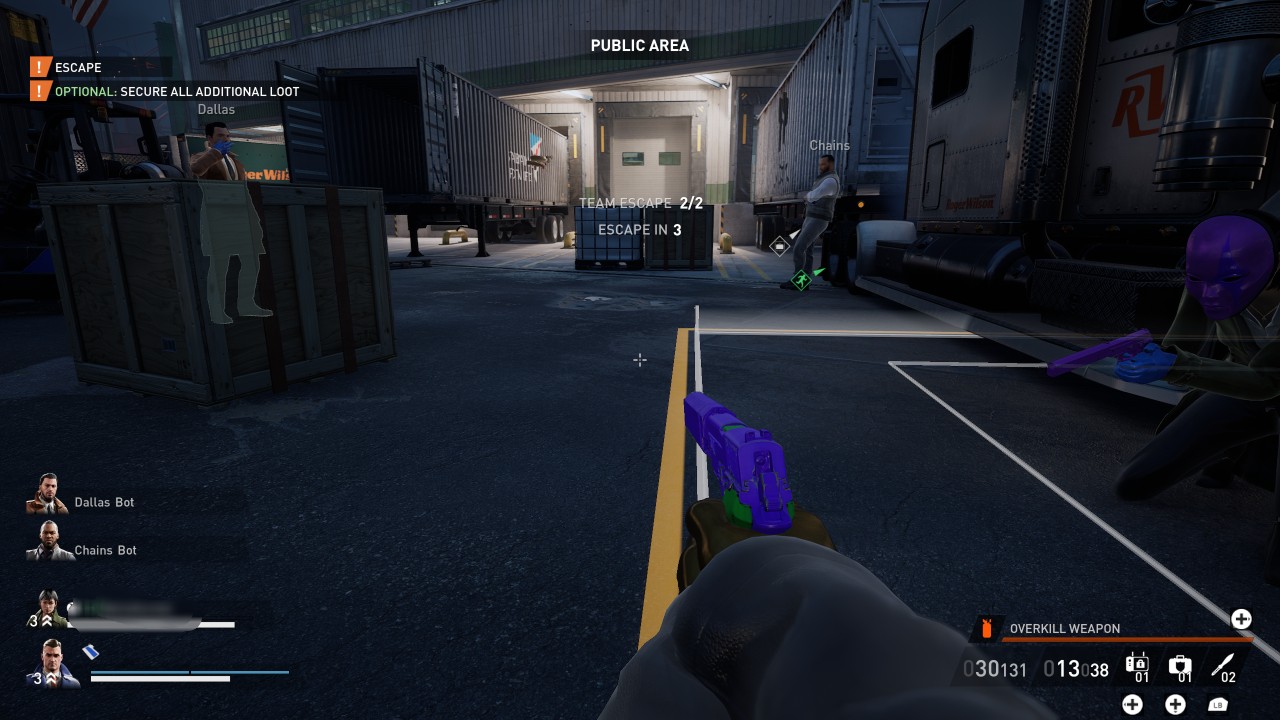Click the orange ESCAPE objective exclamation icon

coord(38,68)
